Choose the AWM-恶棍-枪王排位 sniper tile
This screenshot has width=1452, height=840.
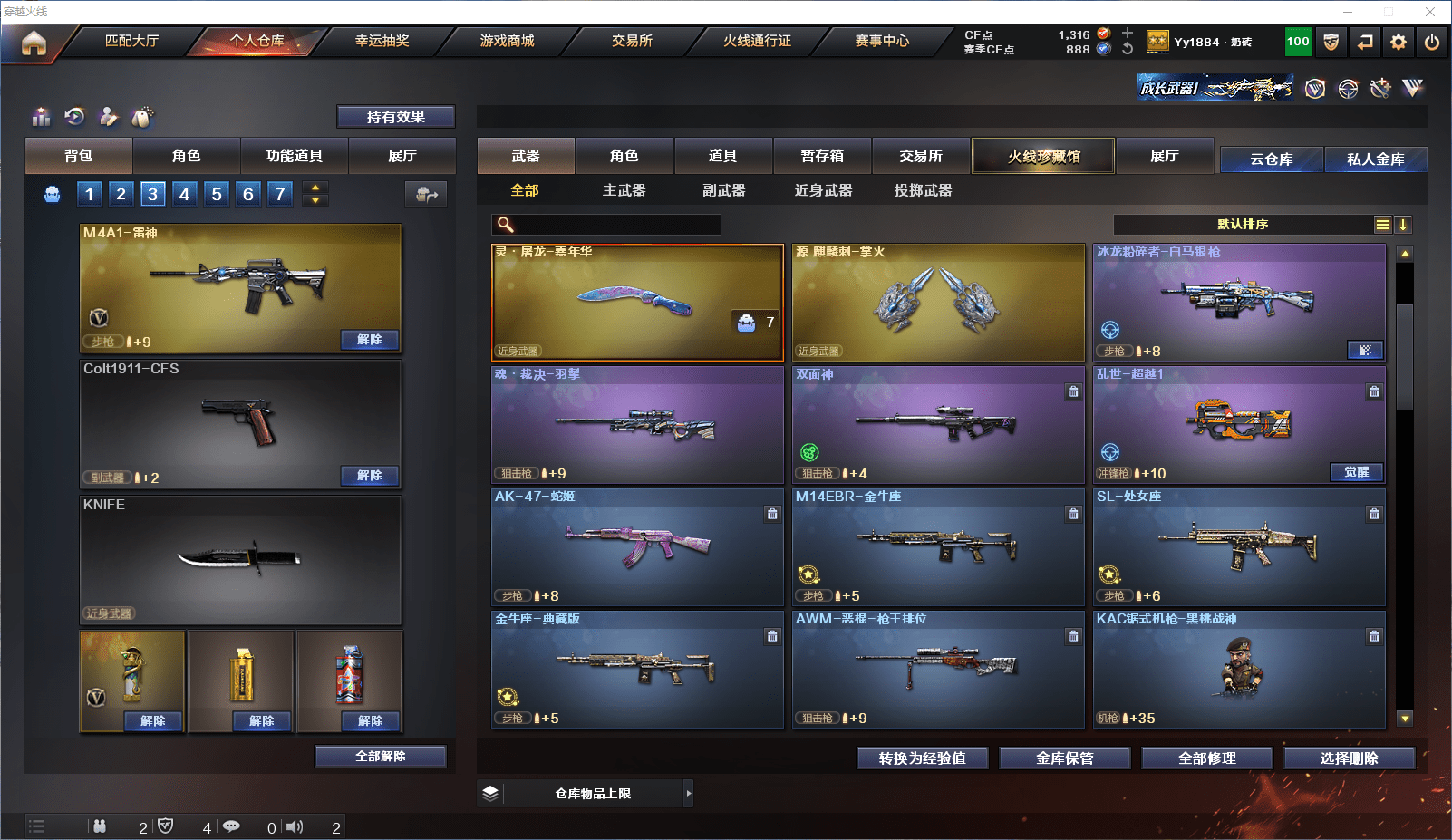click(938, 670)
